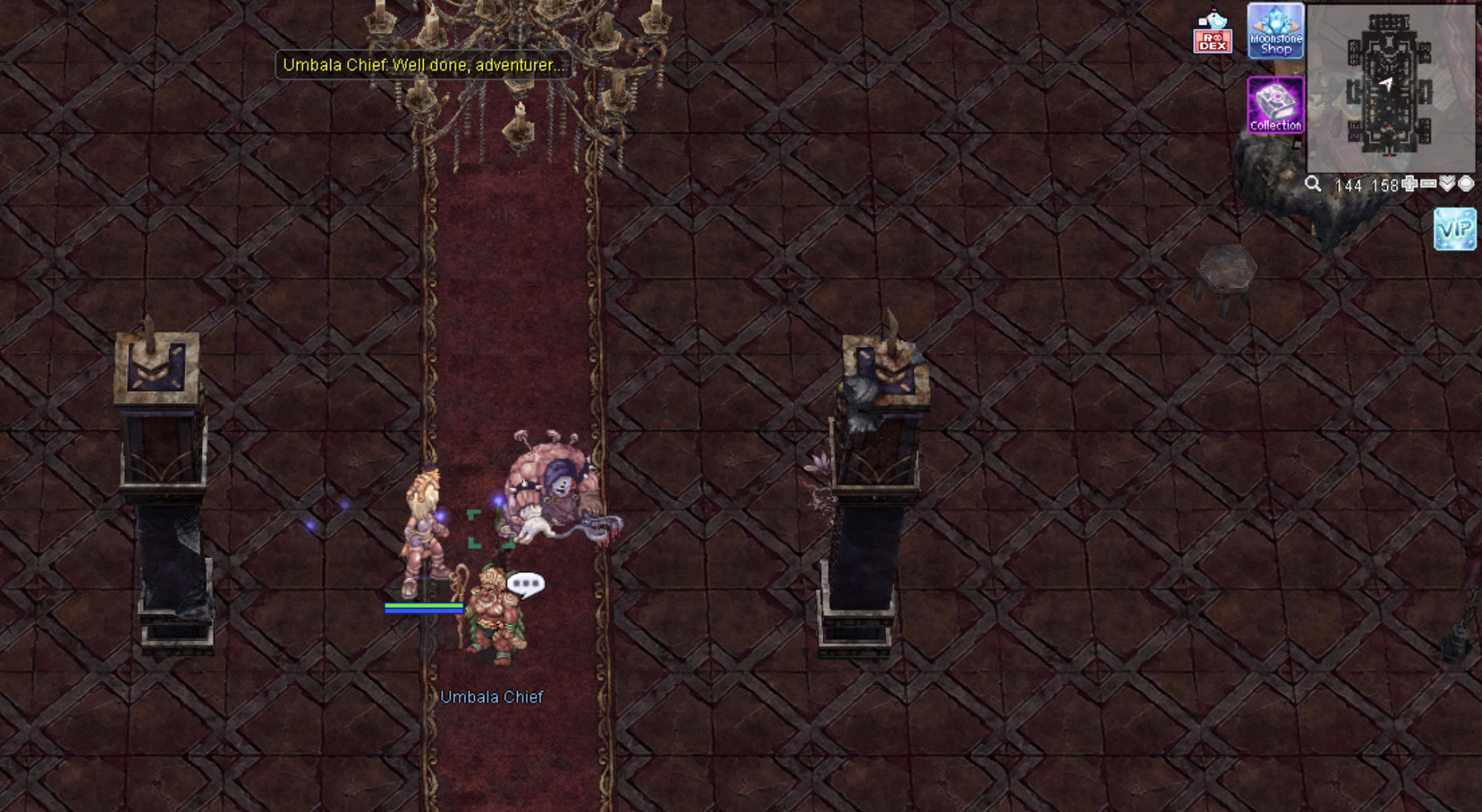1482x812 pixels.
Task: Zoom out the minimap with minus button
Action: (x=1428, y=184)
